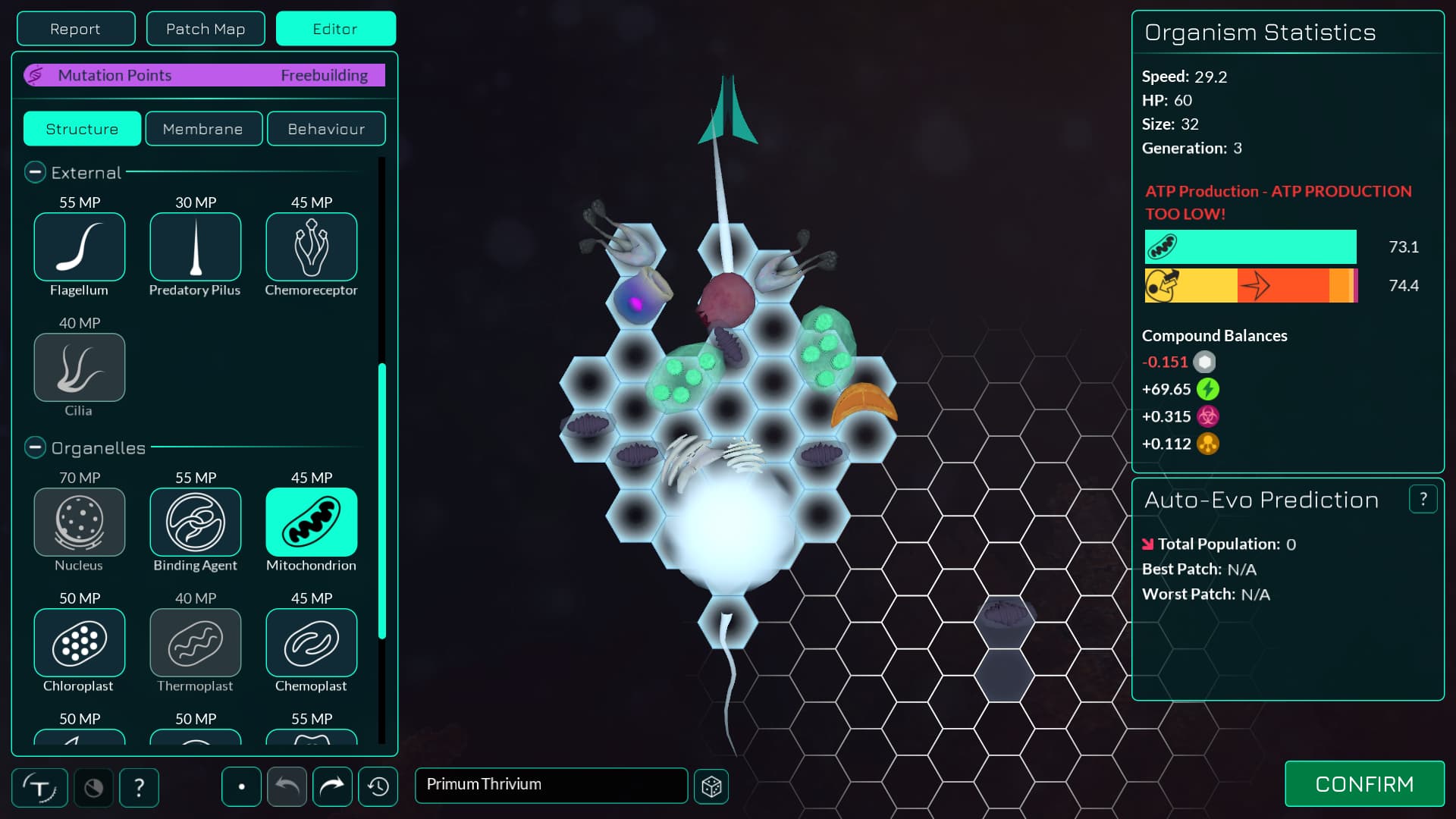Select the Flagellum part
This screenshot has height=819, width=1456.
pos(80,247)
